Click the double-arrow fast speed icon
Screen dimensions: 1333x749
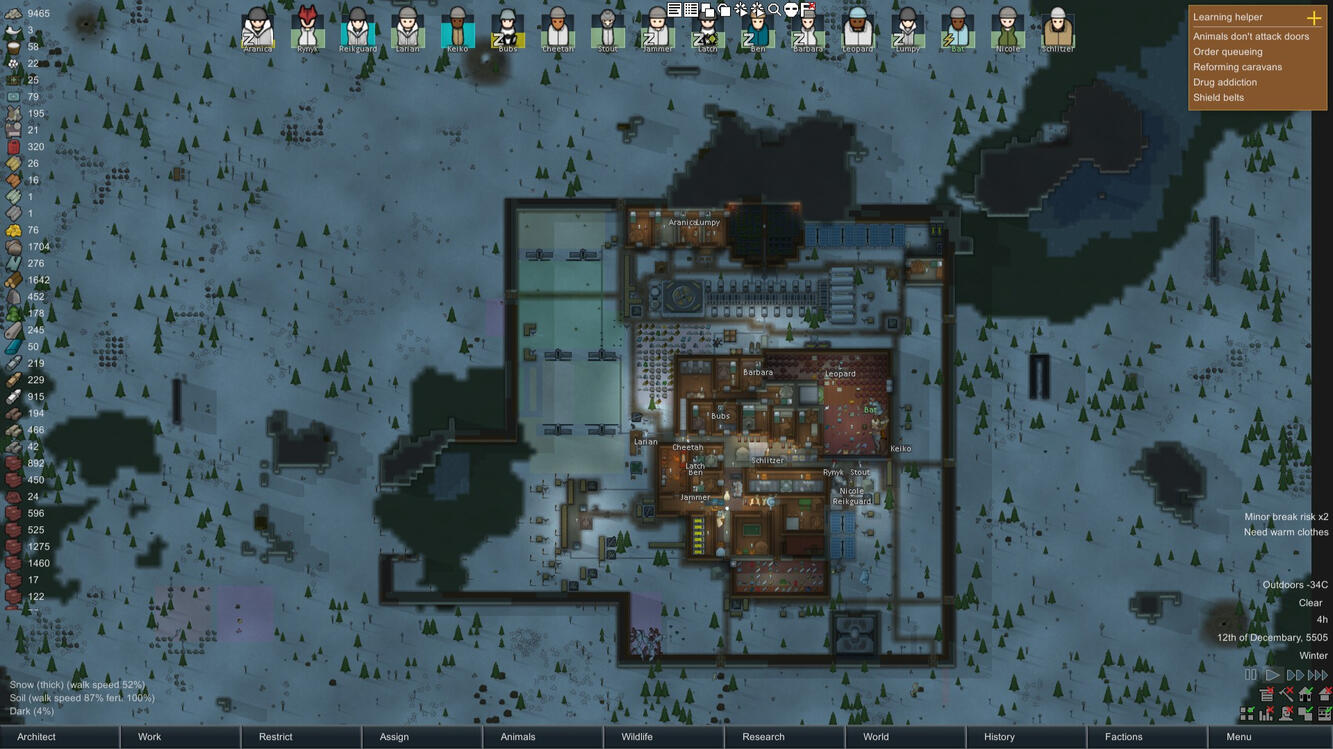click(x=1293, y=675)
